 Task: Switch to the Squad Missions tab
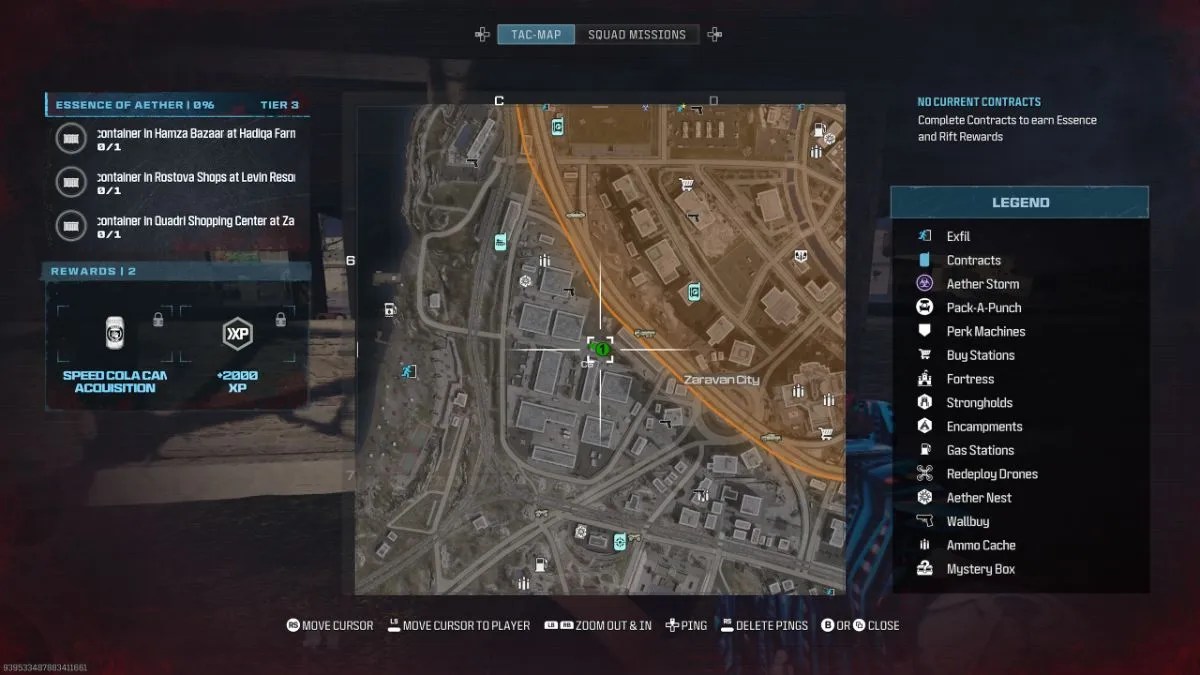[x=637, y=35]
